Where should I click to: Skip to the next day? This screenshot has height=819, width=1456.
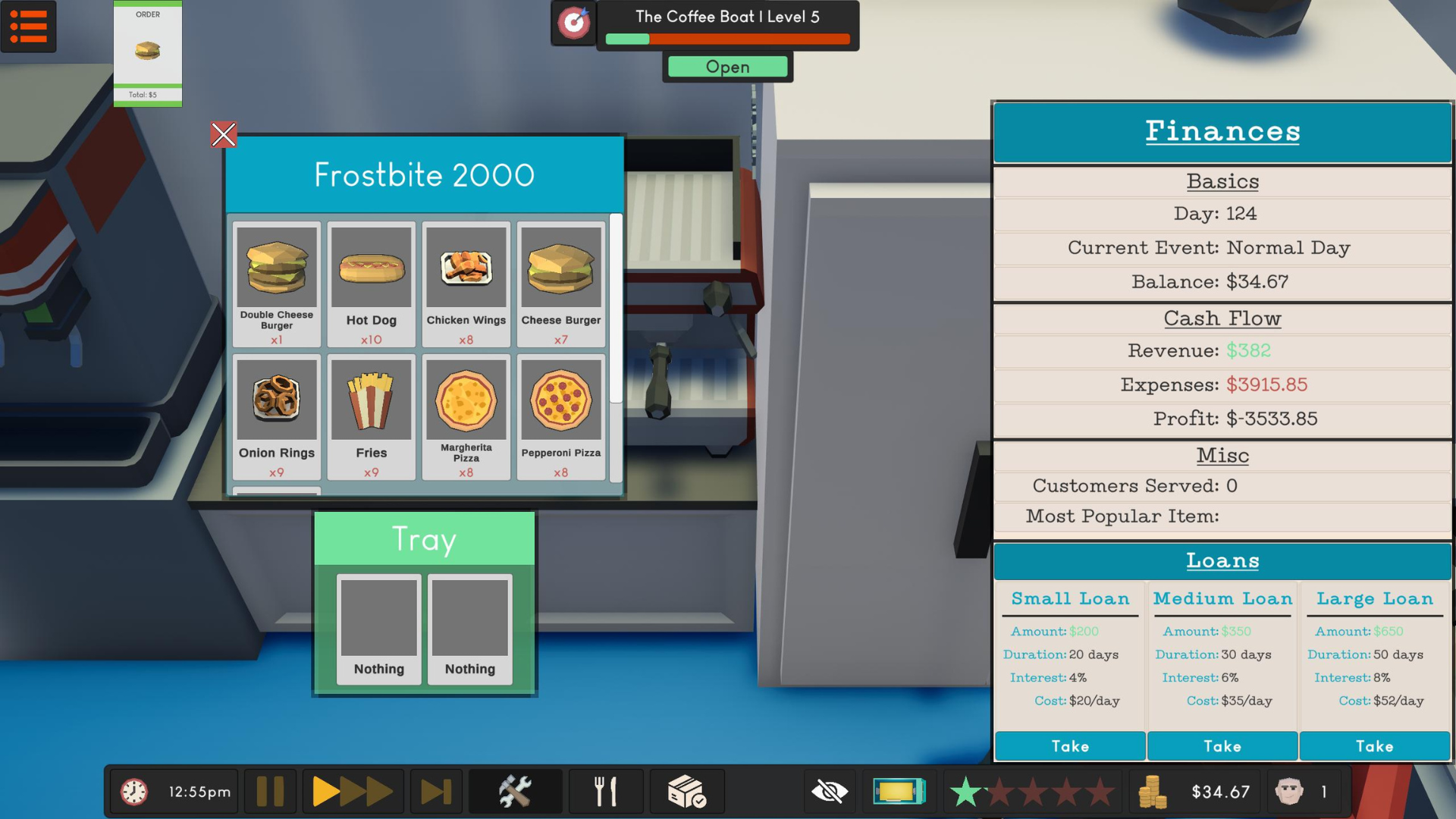(x=435, y=791)
